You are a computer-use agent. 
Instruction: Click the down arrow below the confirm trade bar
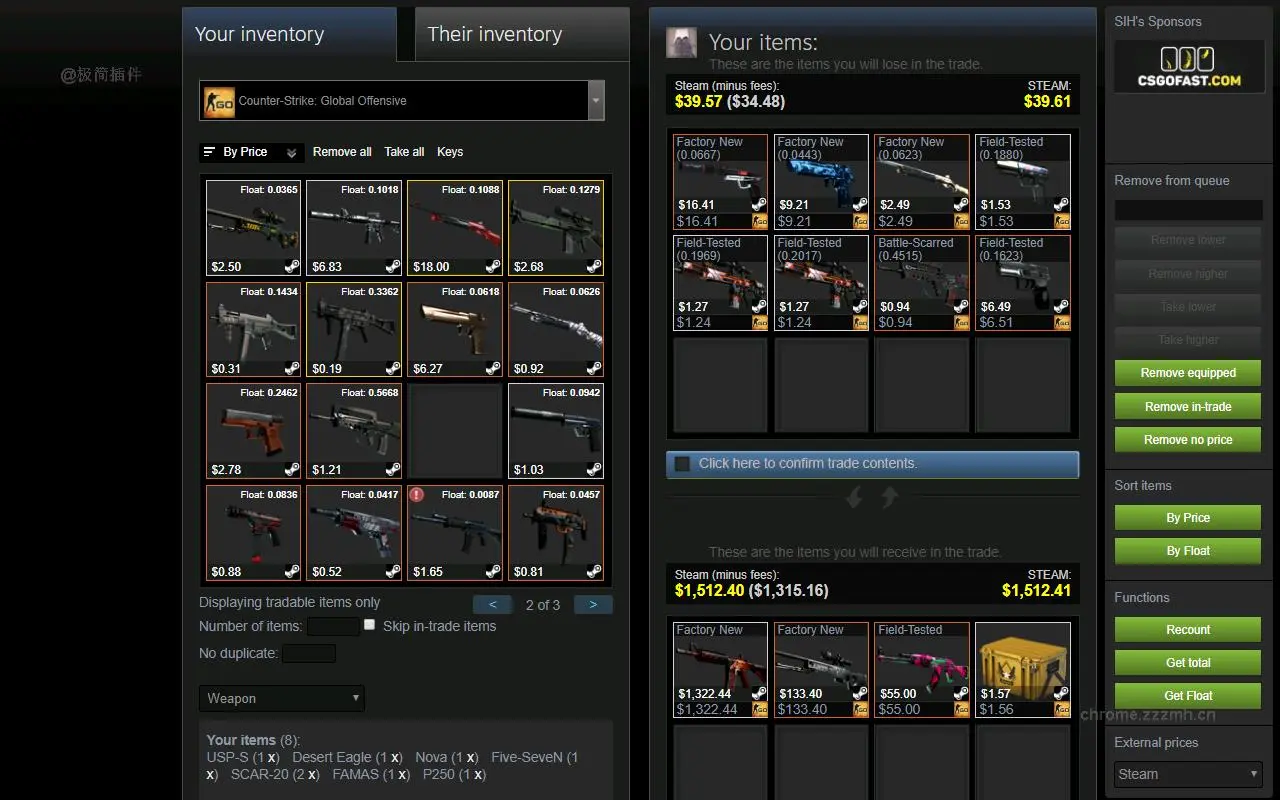point(854,497)
